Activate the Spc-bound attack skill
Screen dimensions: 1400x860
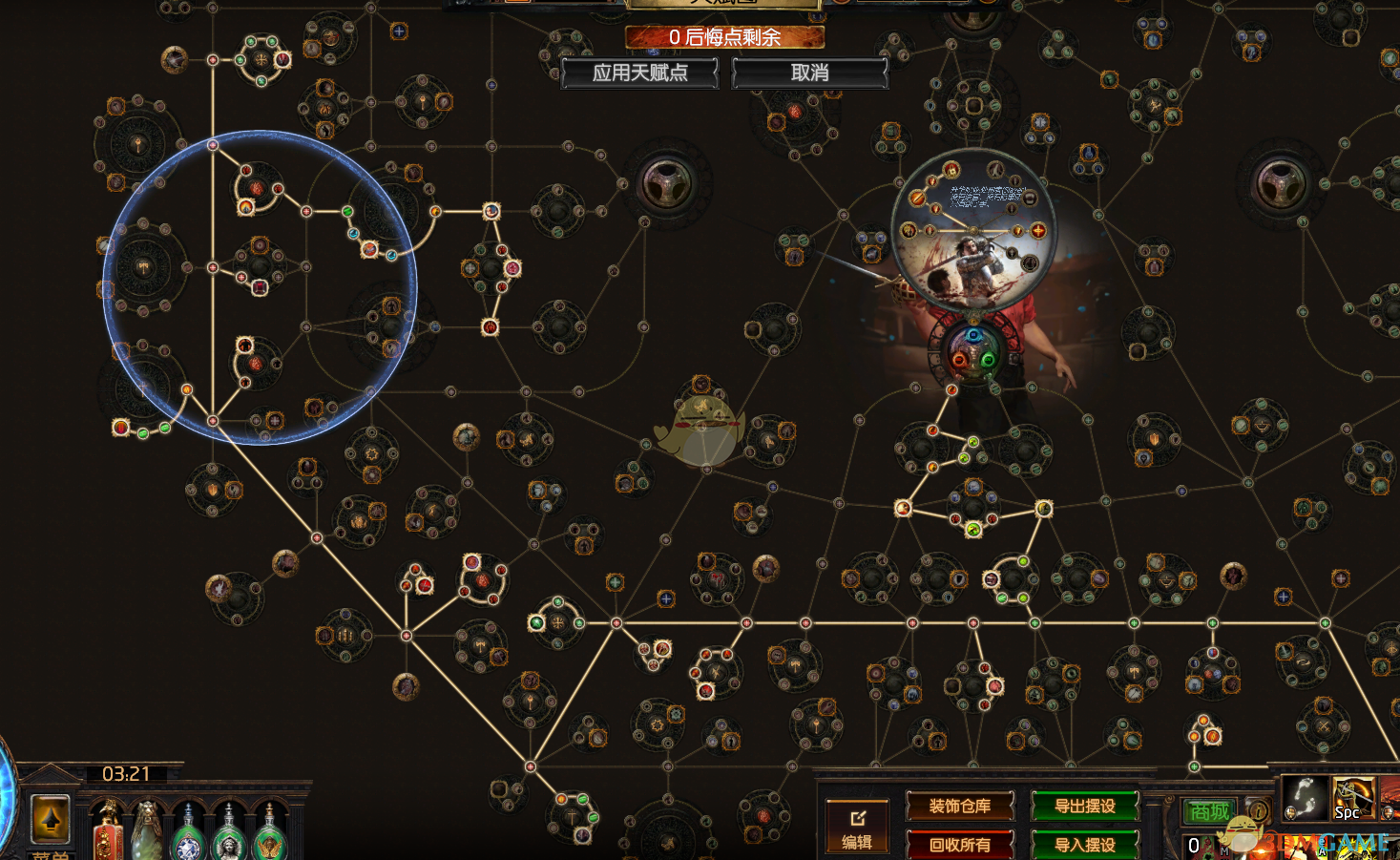coord(1353,798)
